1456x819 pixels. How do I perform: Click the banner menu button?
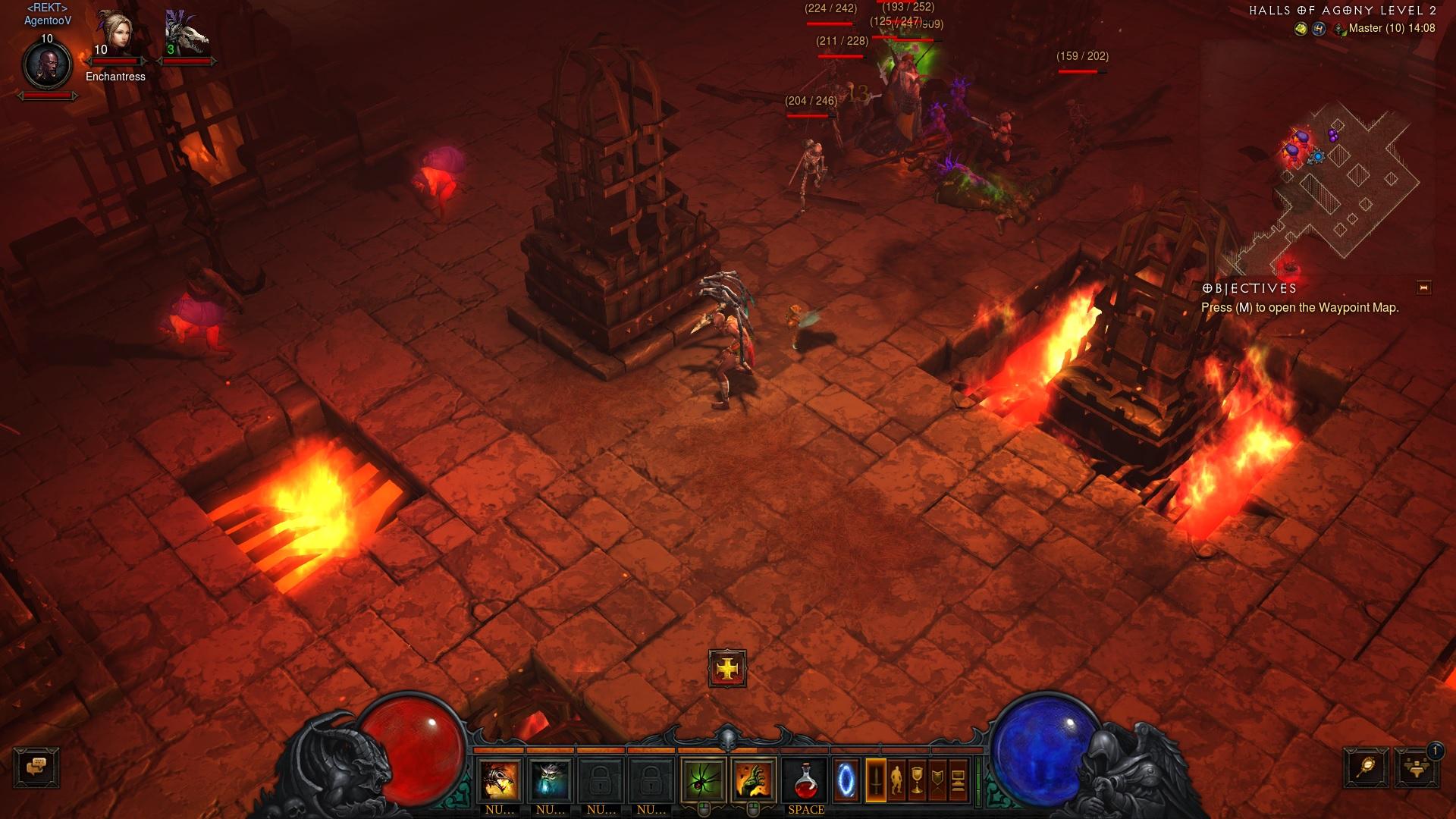point(937,780)
